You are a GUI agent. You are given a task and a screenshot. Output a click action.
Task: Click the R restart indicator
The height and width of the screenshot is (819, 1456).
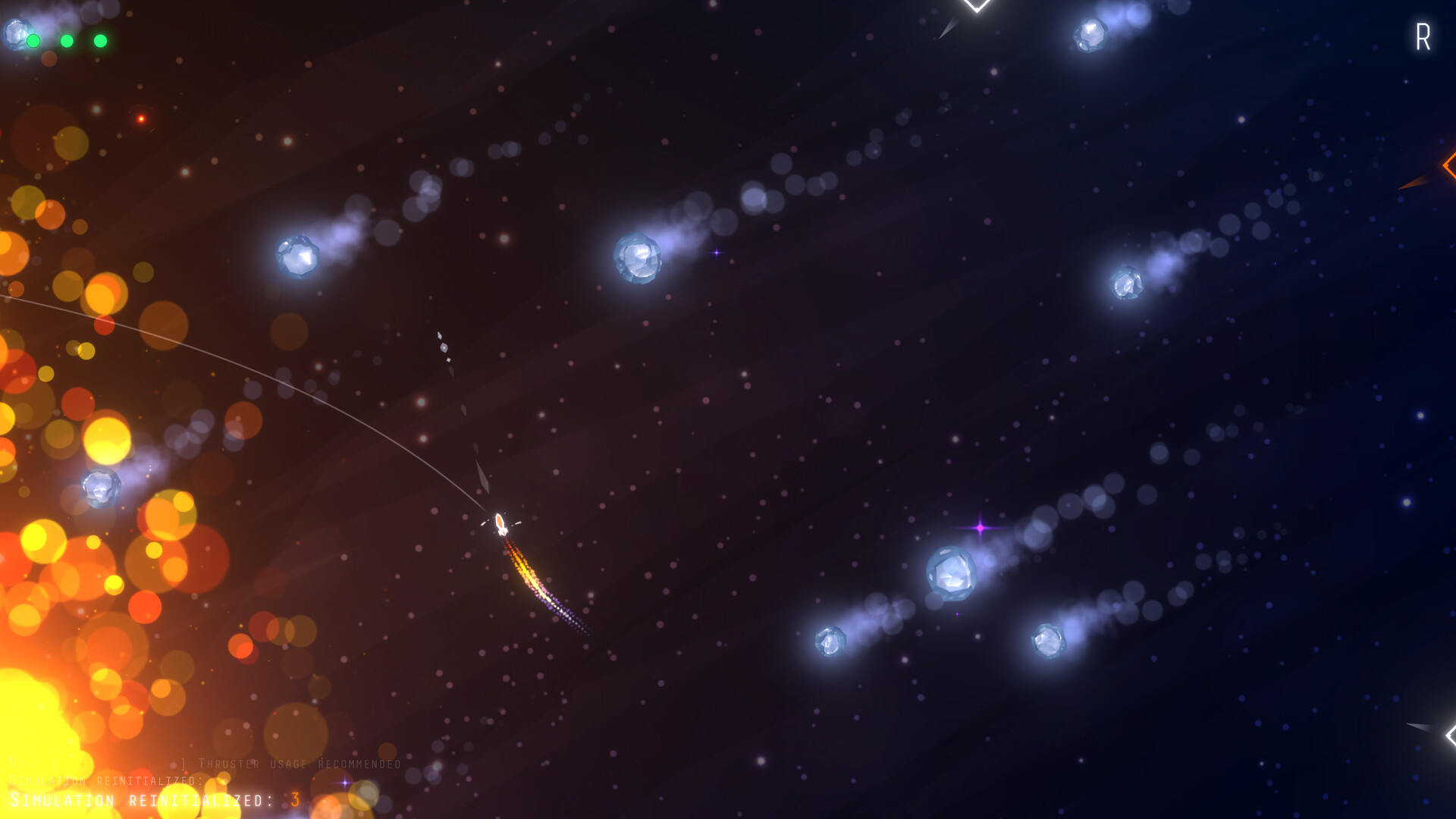tap(1423, 36)
